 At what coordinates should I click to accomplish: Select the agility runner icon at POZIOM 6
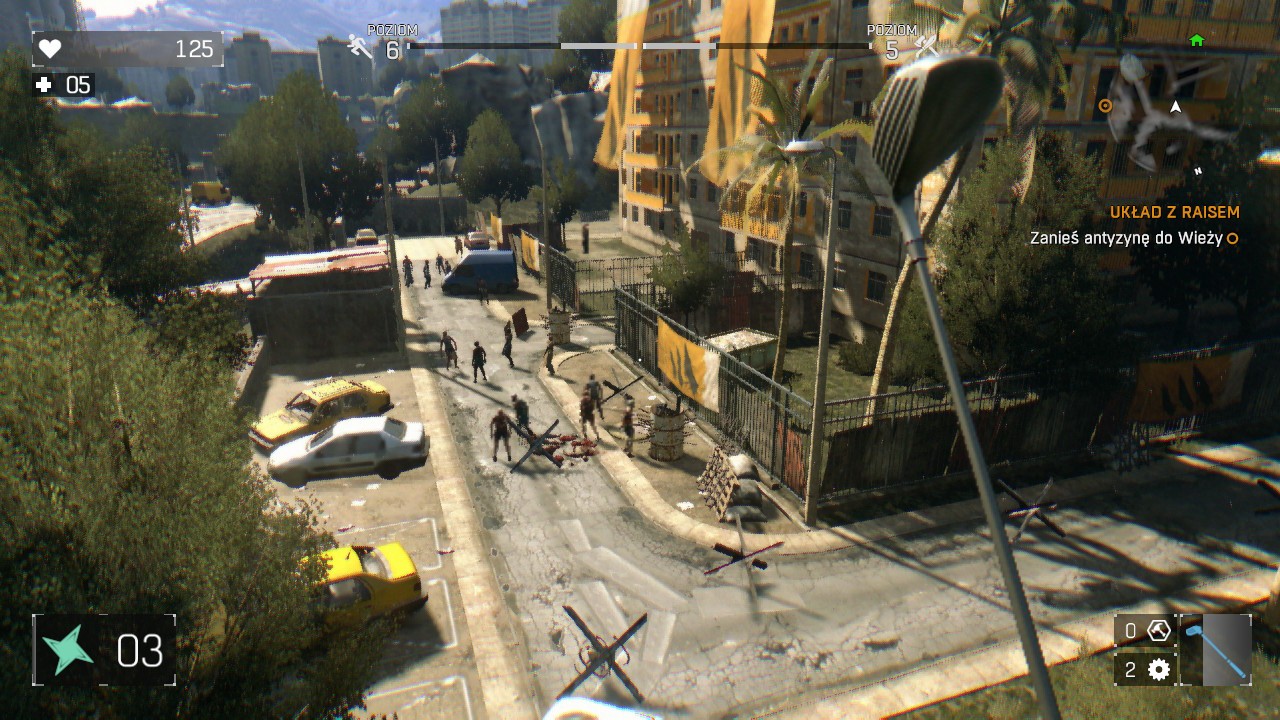pyautogui.click(x=360, y=45)
